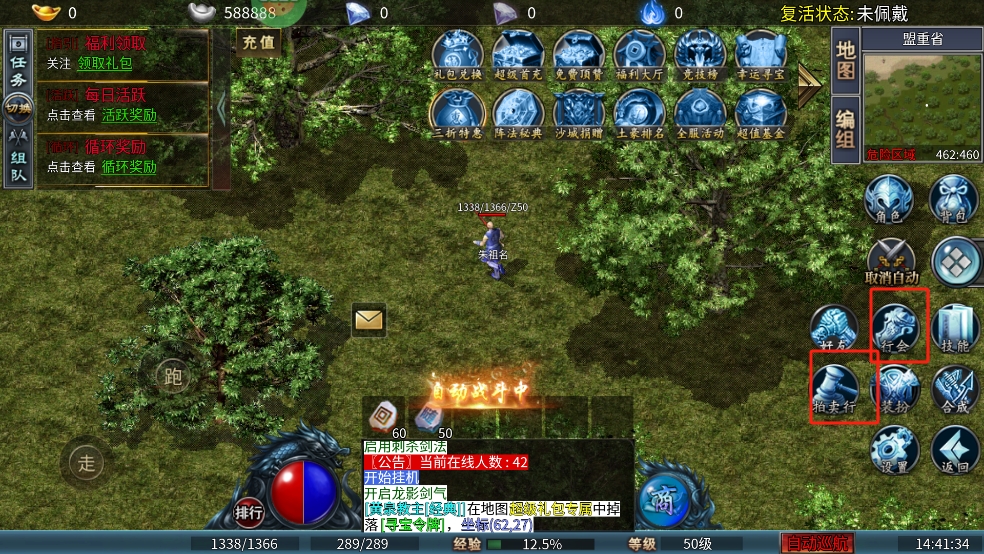Open the 设置 settings gear
The image size is (984, 554).
tap(894, 449)
